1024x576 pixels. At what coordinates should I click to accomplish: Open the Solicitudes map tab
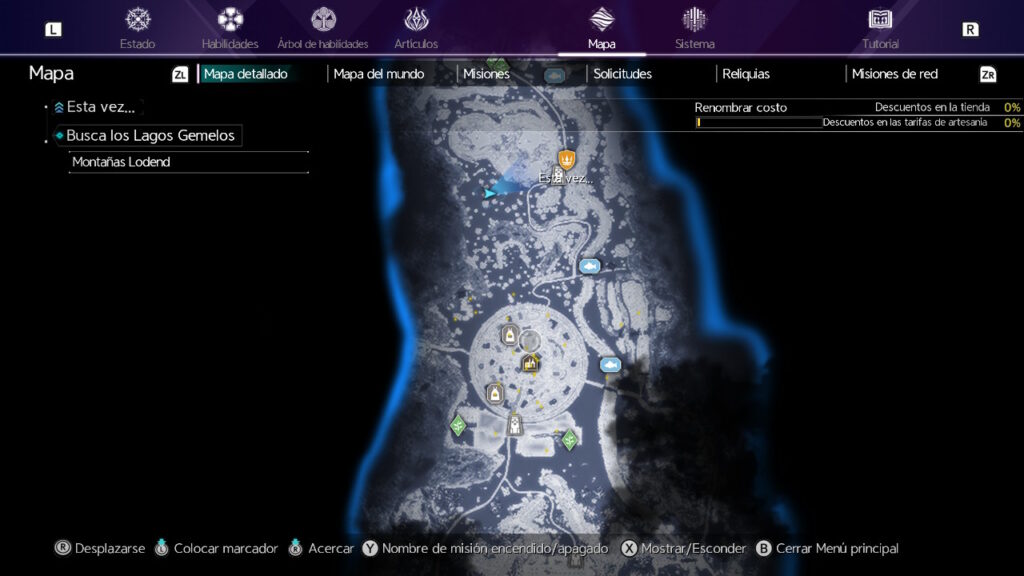pos(622,74)
